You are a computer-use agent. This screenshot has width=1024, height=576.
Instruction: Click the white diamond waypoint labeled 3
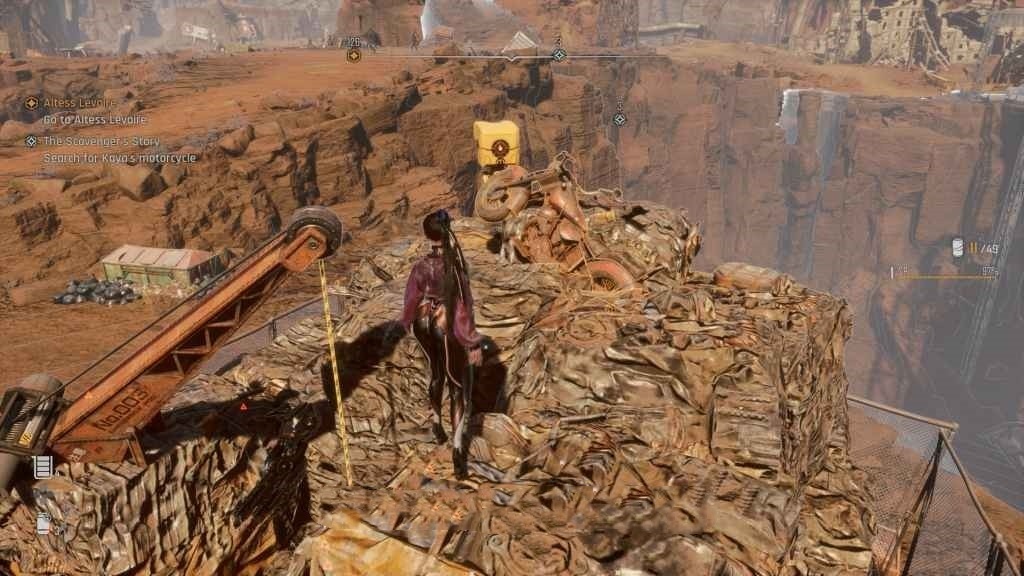point(619,119)
